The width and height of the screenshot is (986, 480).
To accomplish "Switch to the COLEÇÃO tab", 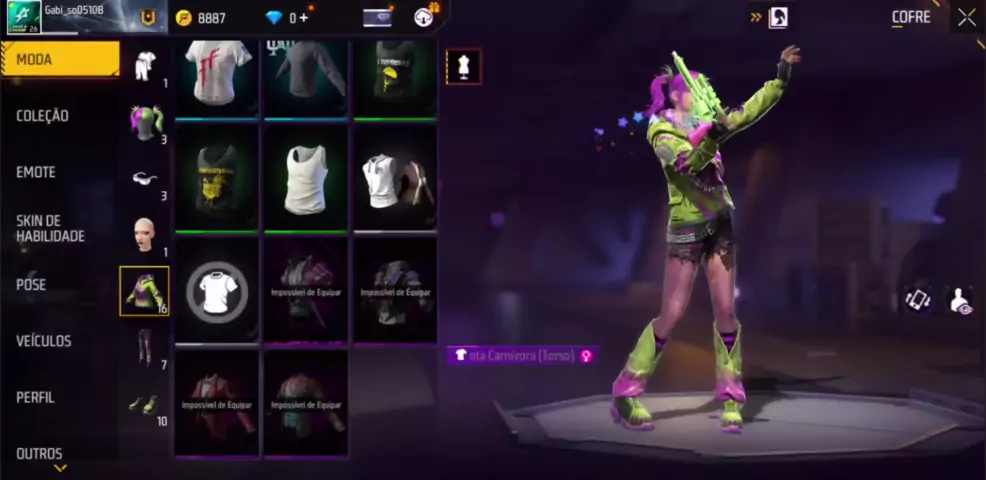I will 43,116.
